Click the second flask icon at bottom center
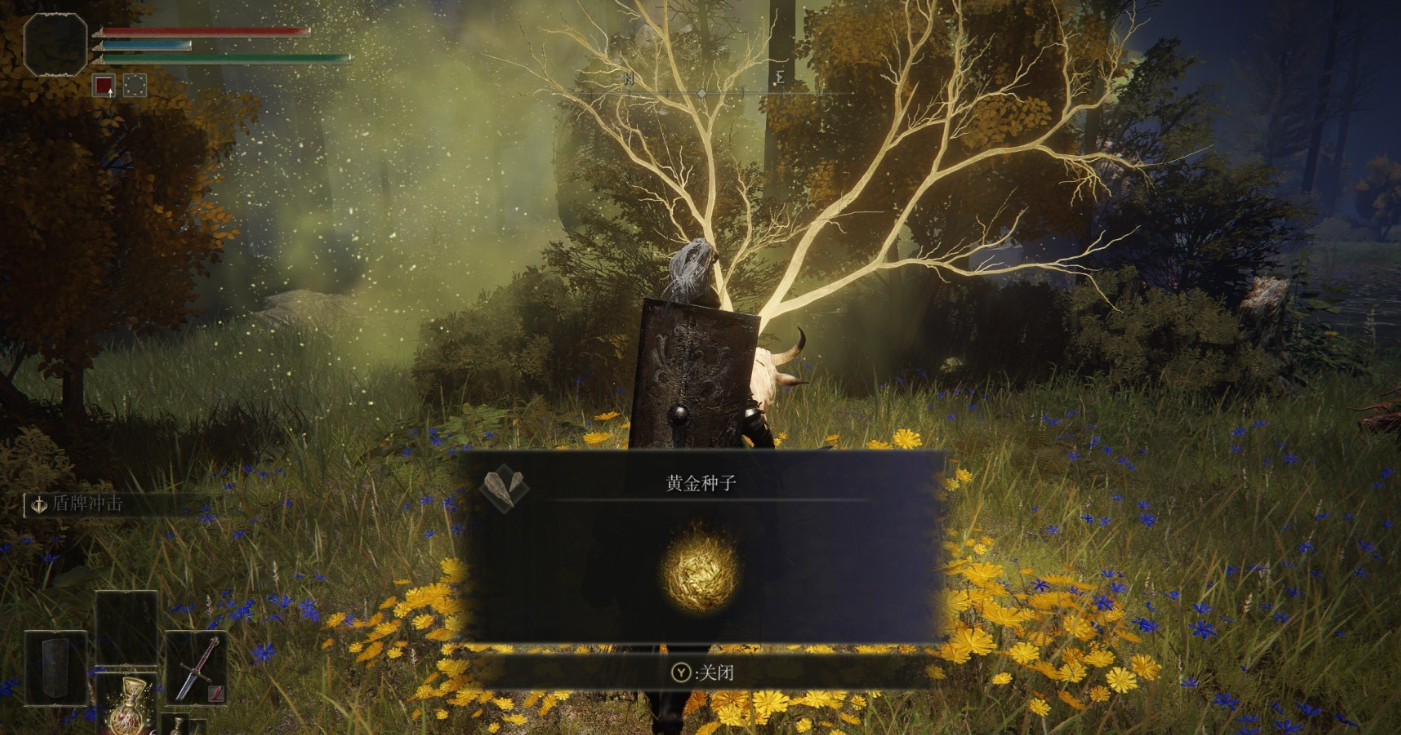The height and width of the screenshot is (735, 1401). click(176, 725)
